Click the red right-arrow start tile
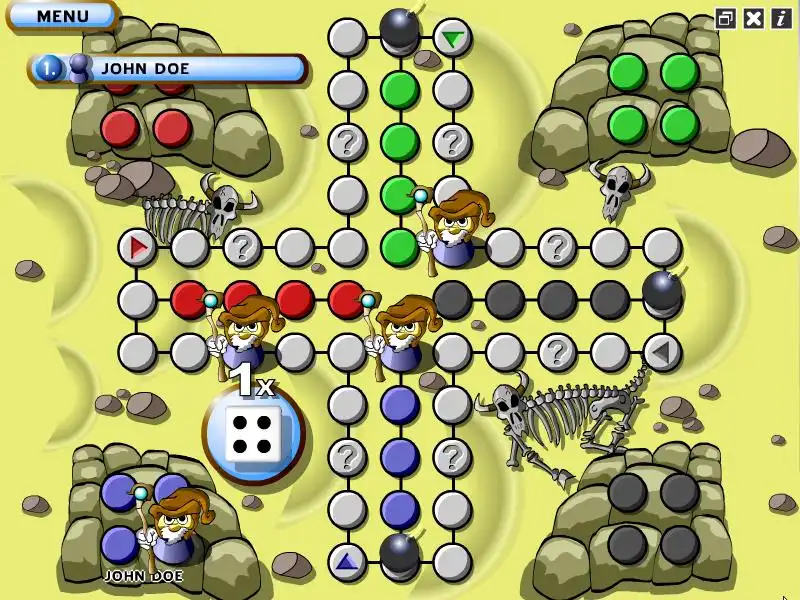Image resolution: width=800 pixels, height=600 pixels. [137, 246]
